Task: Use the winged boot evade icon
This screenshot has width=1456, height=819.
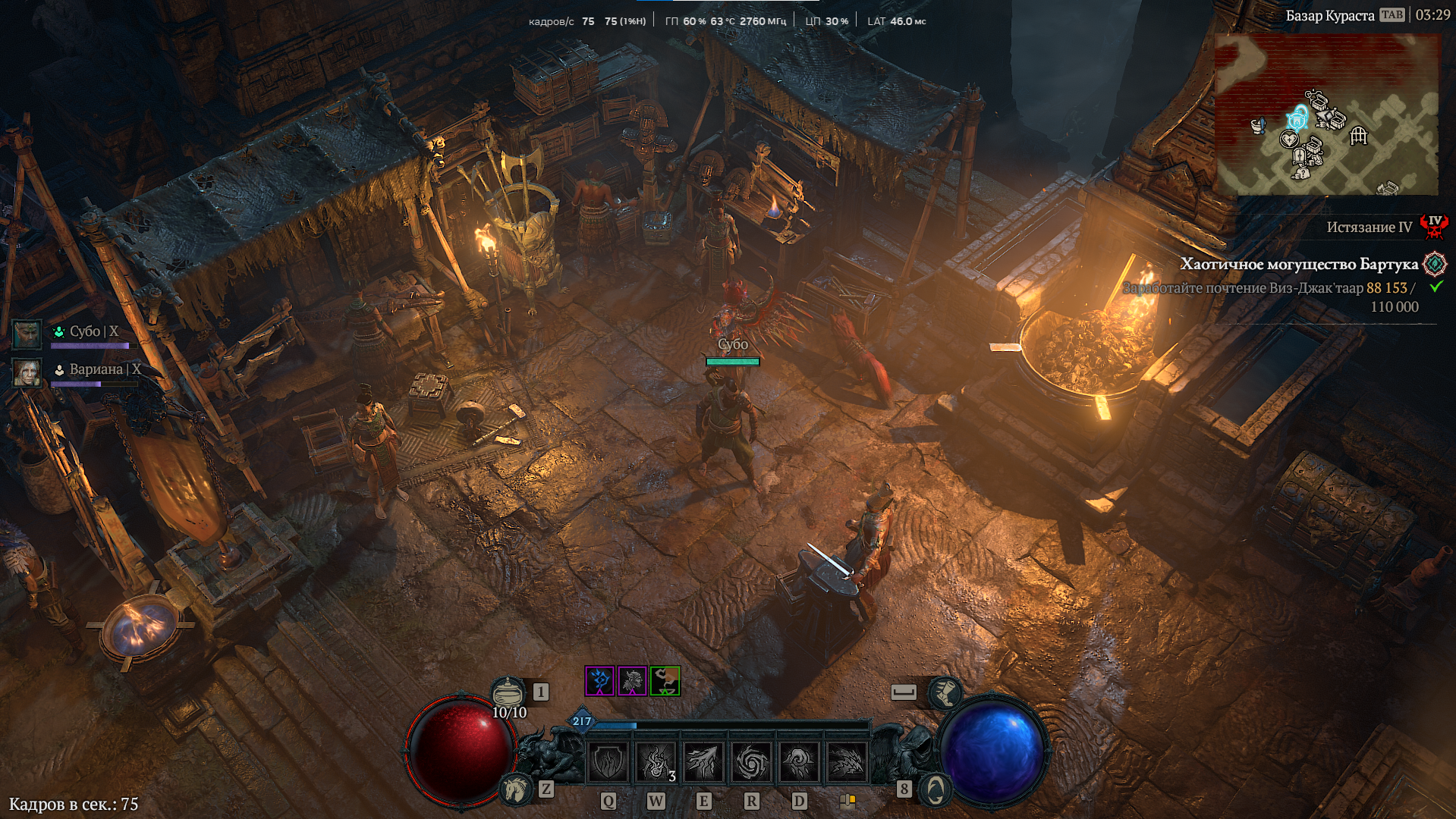Action: [x=945, y=692]
